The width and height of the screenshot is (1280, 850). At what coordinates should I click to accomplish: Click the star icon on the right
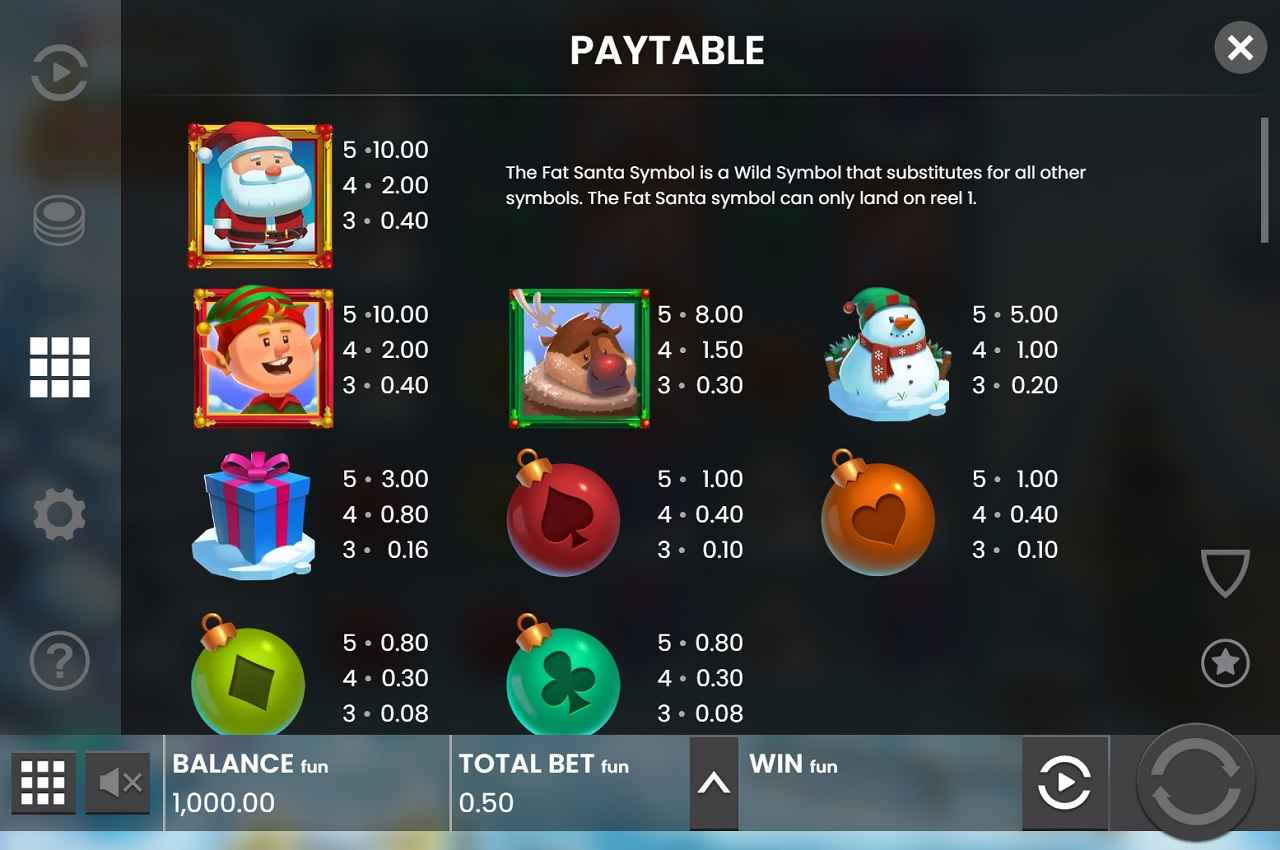pyautogui.click(x=1224, y=661)
